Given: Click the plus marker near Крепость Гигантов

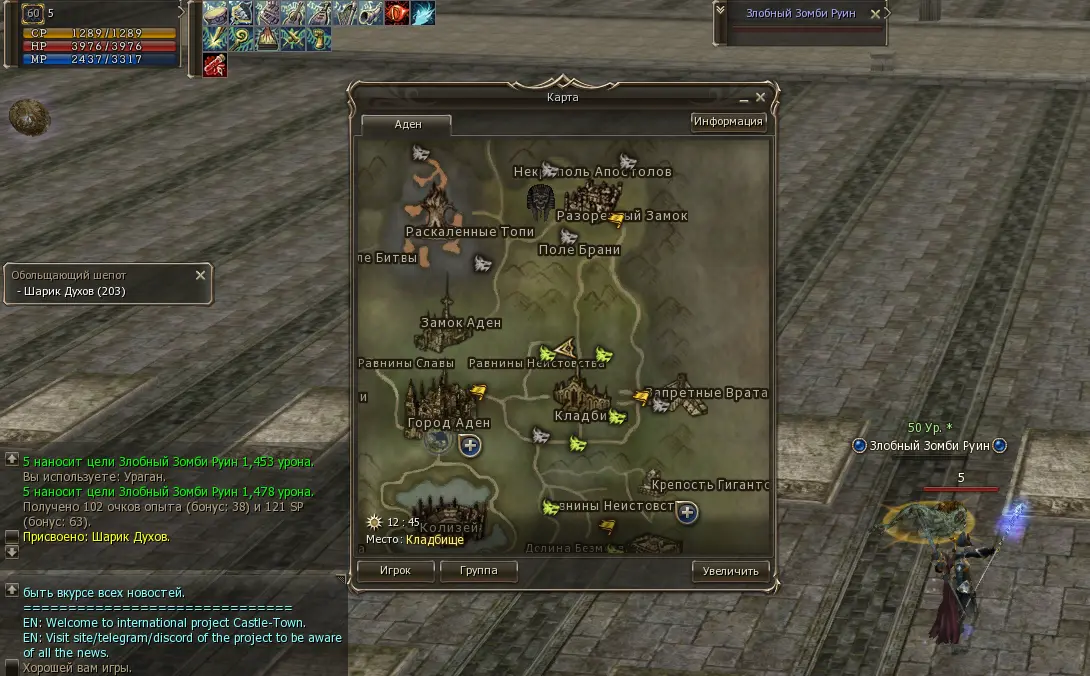Looking at the screenshot, I should pyautogui.click(x=686, y=513).
